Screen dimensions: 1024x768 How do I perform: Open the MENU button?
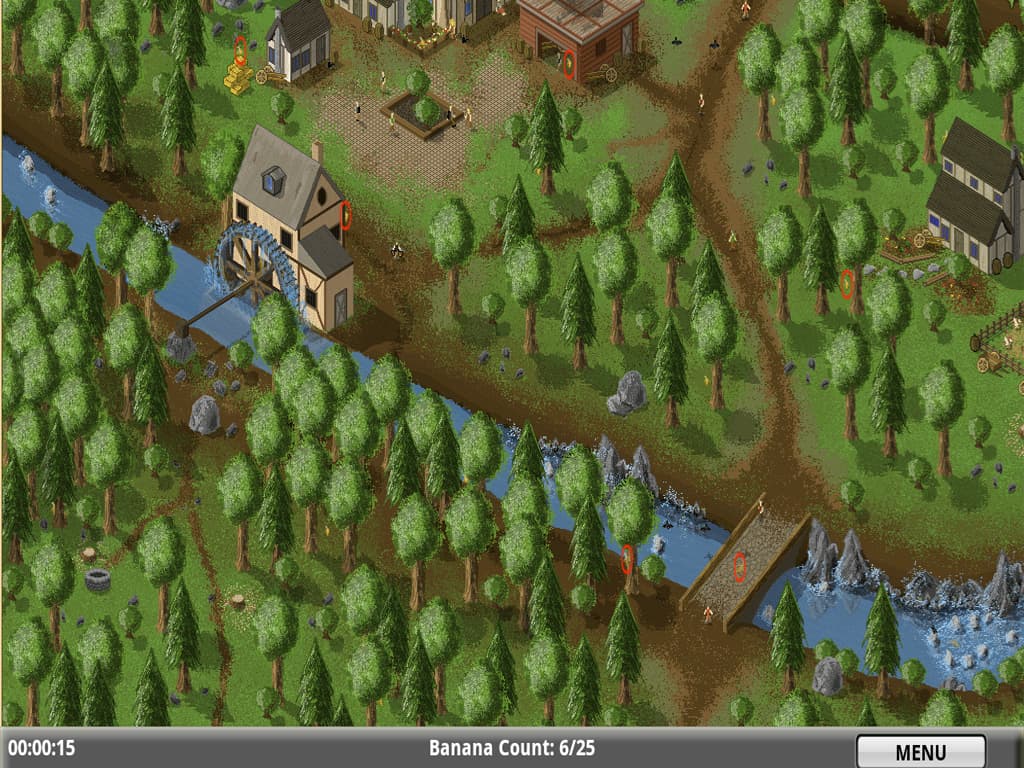click(920, 751)
